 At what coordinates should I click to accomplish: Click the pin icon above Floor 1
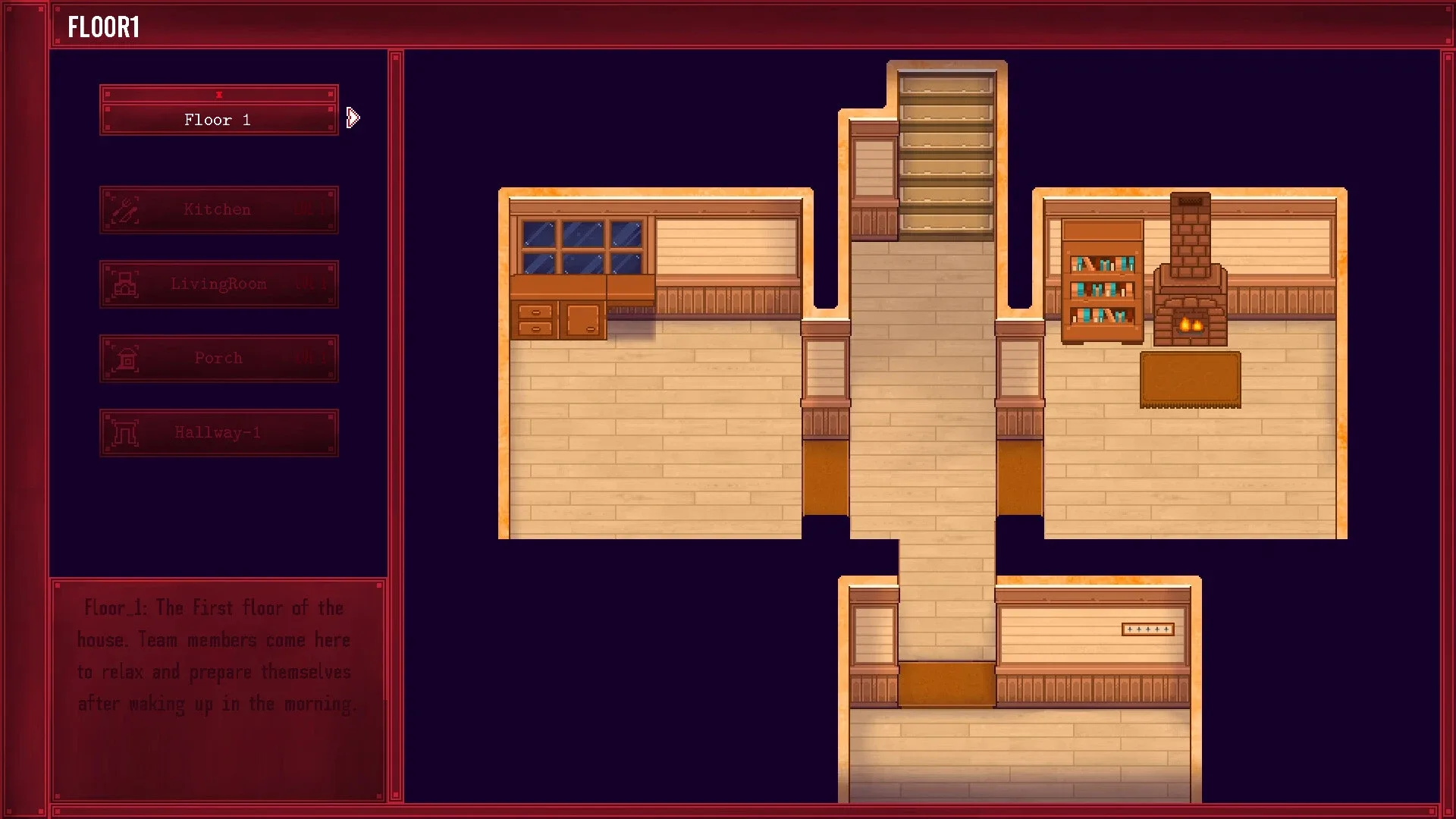point(219,93)
